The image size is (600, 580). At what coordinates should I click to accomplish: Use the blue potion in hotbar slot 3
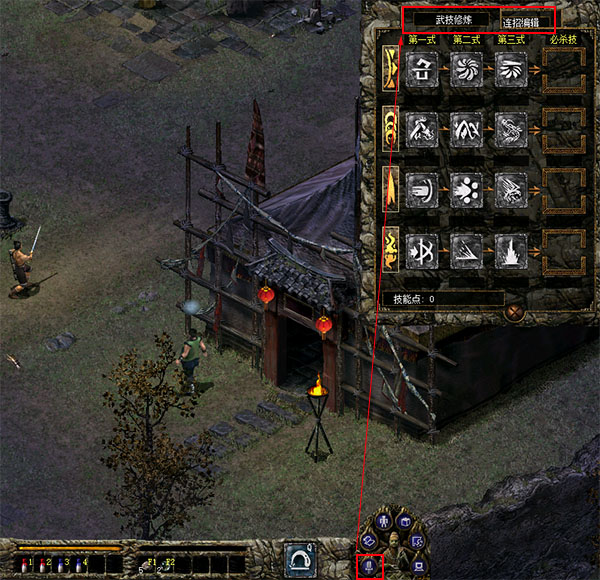pos(60,565)
